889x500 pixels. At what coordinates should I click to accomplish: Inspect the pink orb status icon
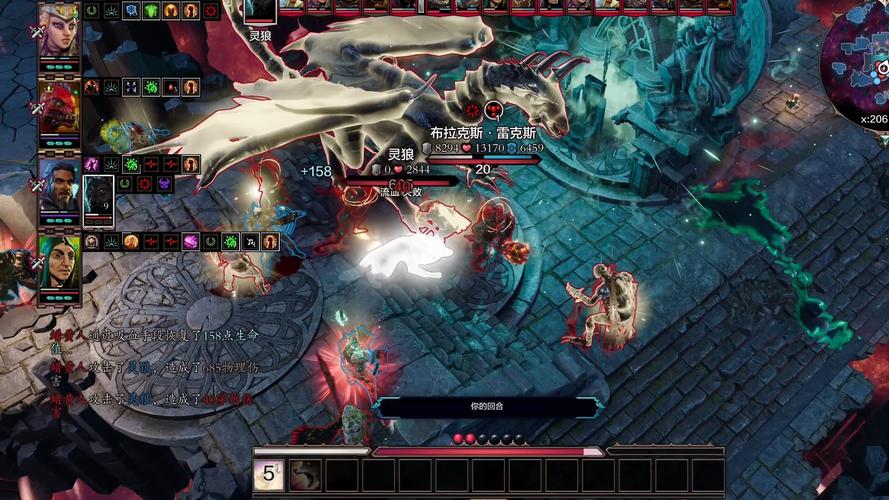[x=189, y=242]
